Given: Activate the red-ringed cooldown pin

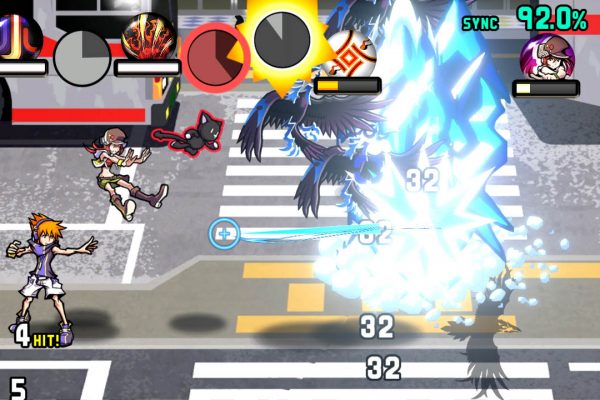Looking at the screenshot, I should point(216,55).
